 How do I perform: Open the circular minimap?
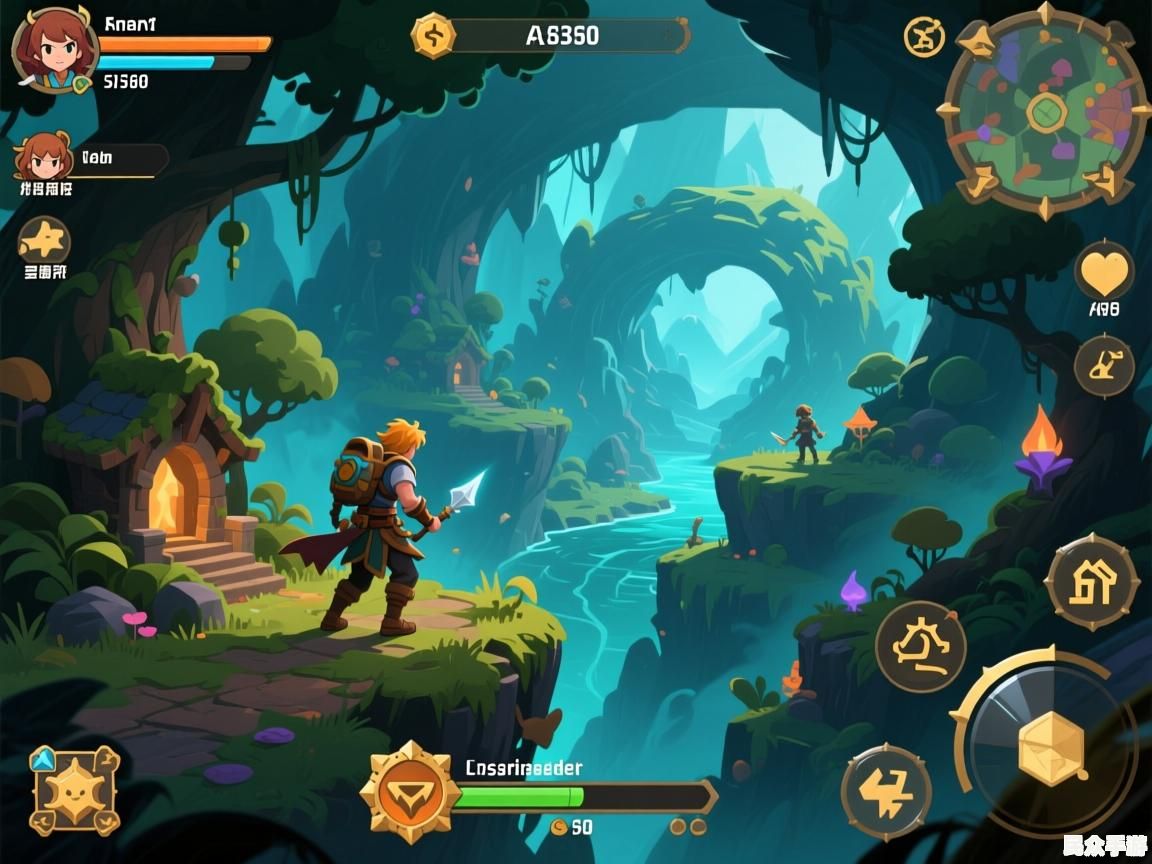[x=1046, y=110]
